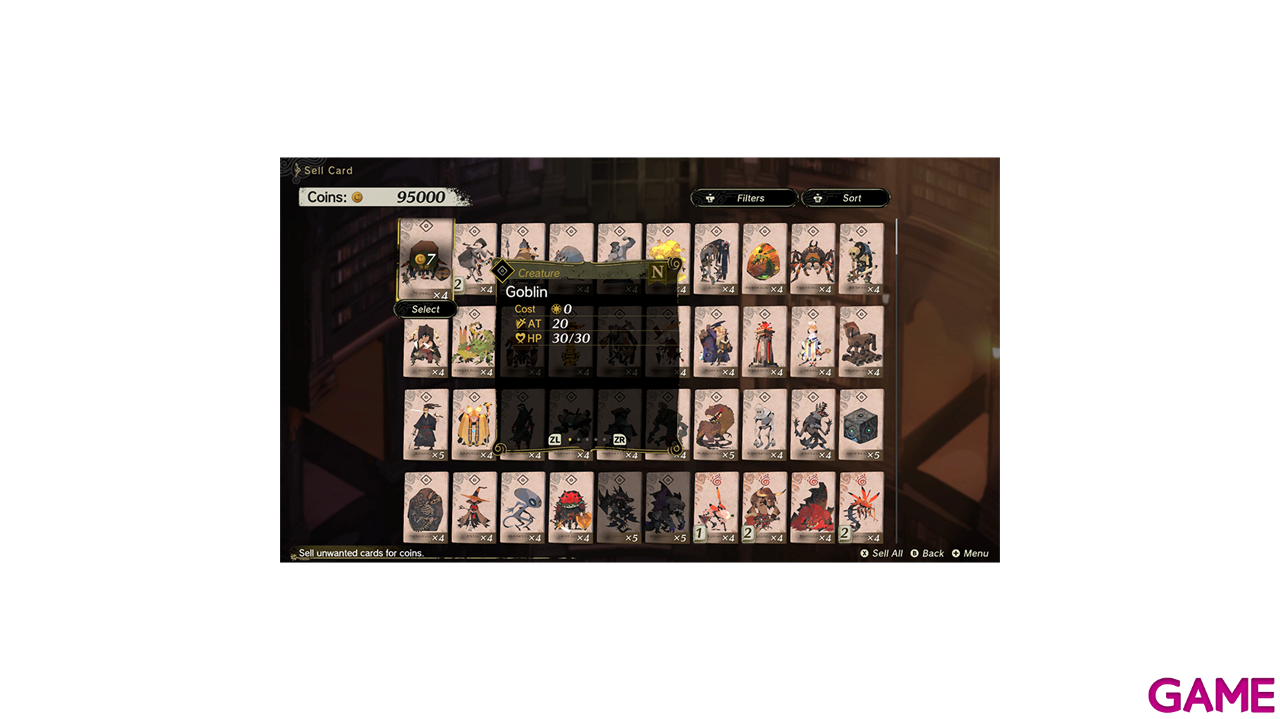1280x719 pixels.
Task: Select the brown skeletal fossil card
Action: (x=426, y=508)
